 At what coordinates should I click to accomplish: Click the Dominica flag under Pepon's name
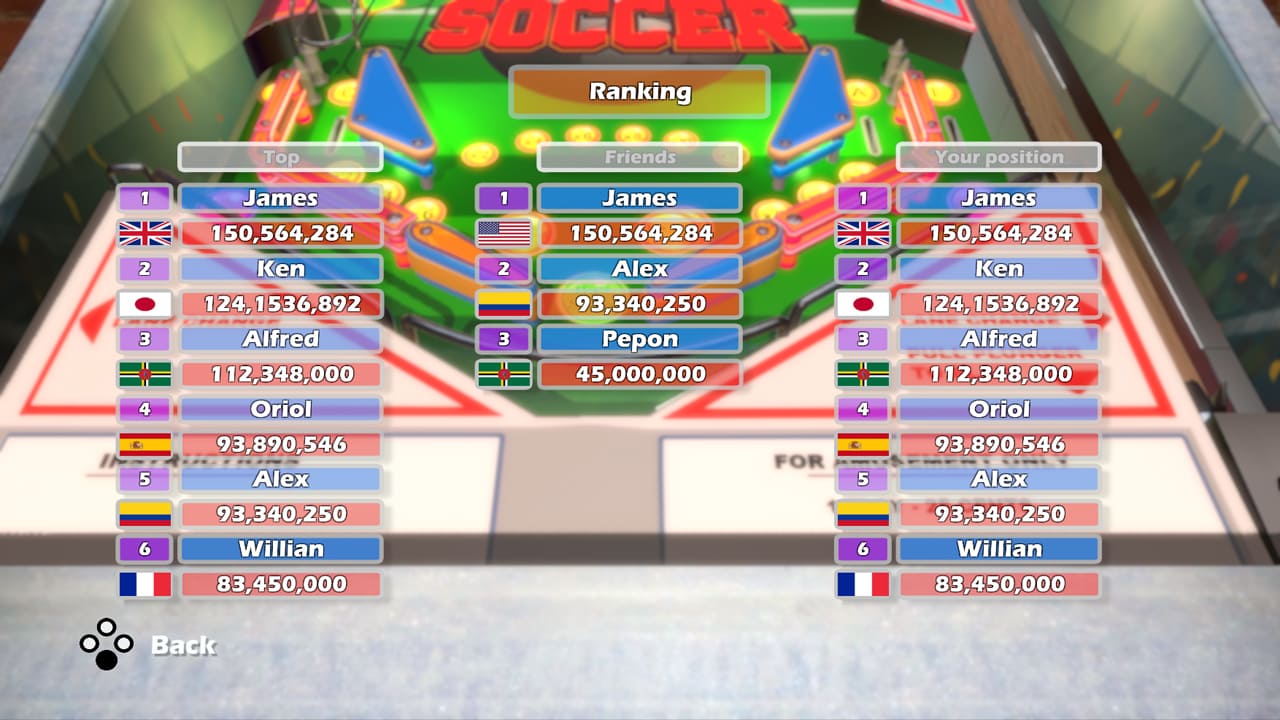click(x=504, y=374)
